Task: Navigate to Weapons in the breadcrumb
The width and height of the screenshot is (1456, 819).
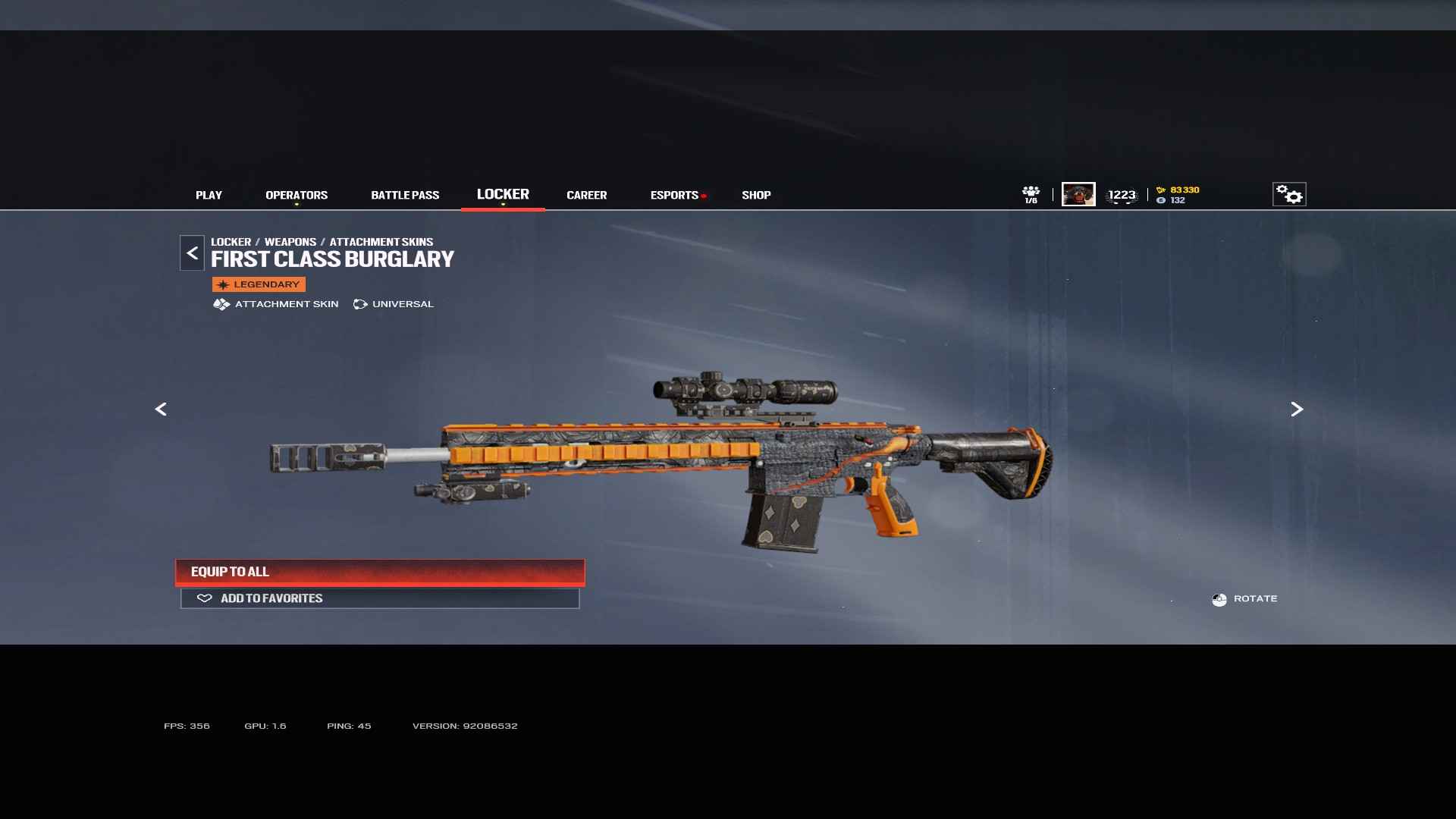Action: [290, 242]
